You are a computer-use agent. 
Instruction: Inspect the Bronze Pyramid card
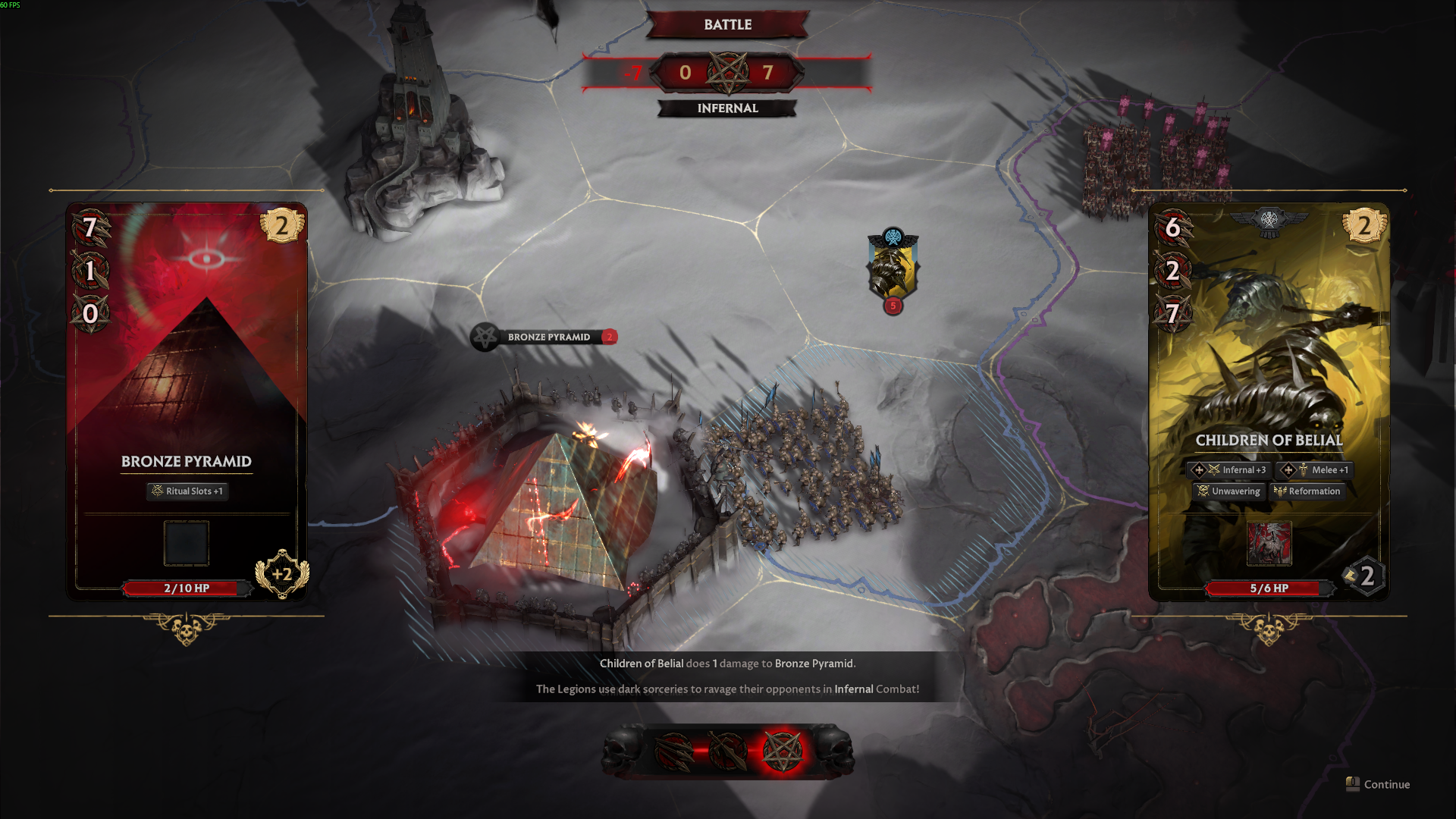pyautogui.click(x=187, y=364)
